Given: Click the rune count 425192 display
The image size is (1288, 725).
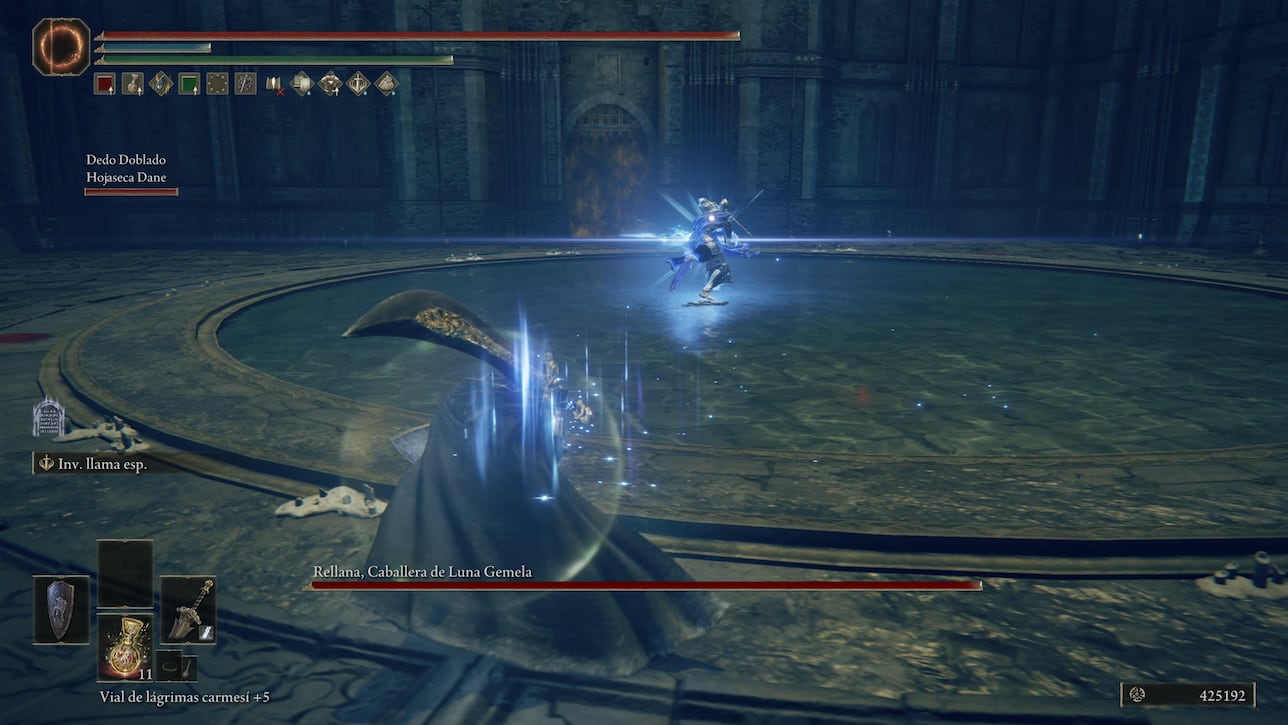Looking at the screenshot, I should [x=1222, y=694].
